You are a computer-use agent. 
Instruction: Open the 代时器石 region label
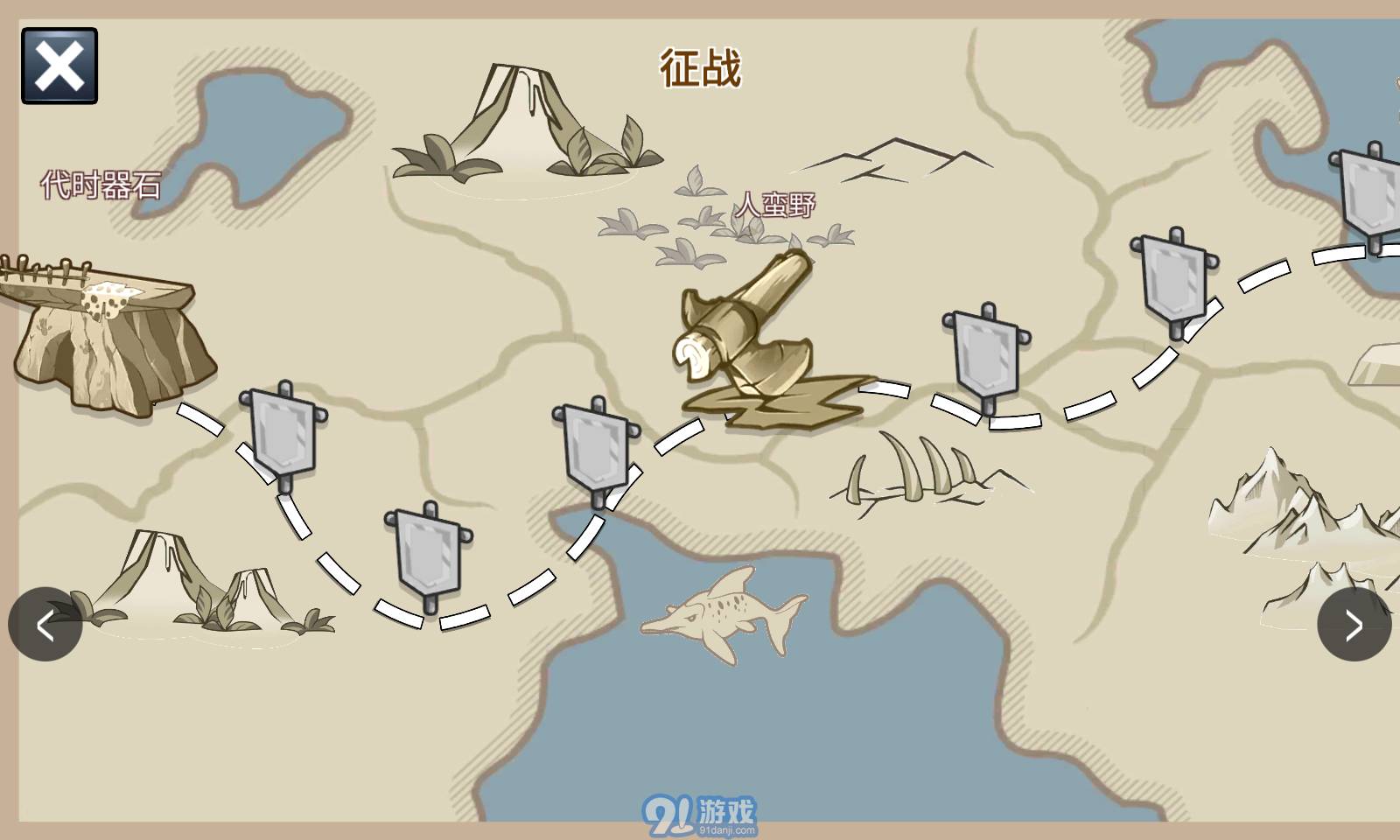click(101, 184)
